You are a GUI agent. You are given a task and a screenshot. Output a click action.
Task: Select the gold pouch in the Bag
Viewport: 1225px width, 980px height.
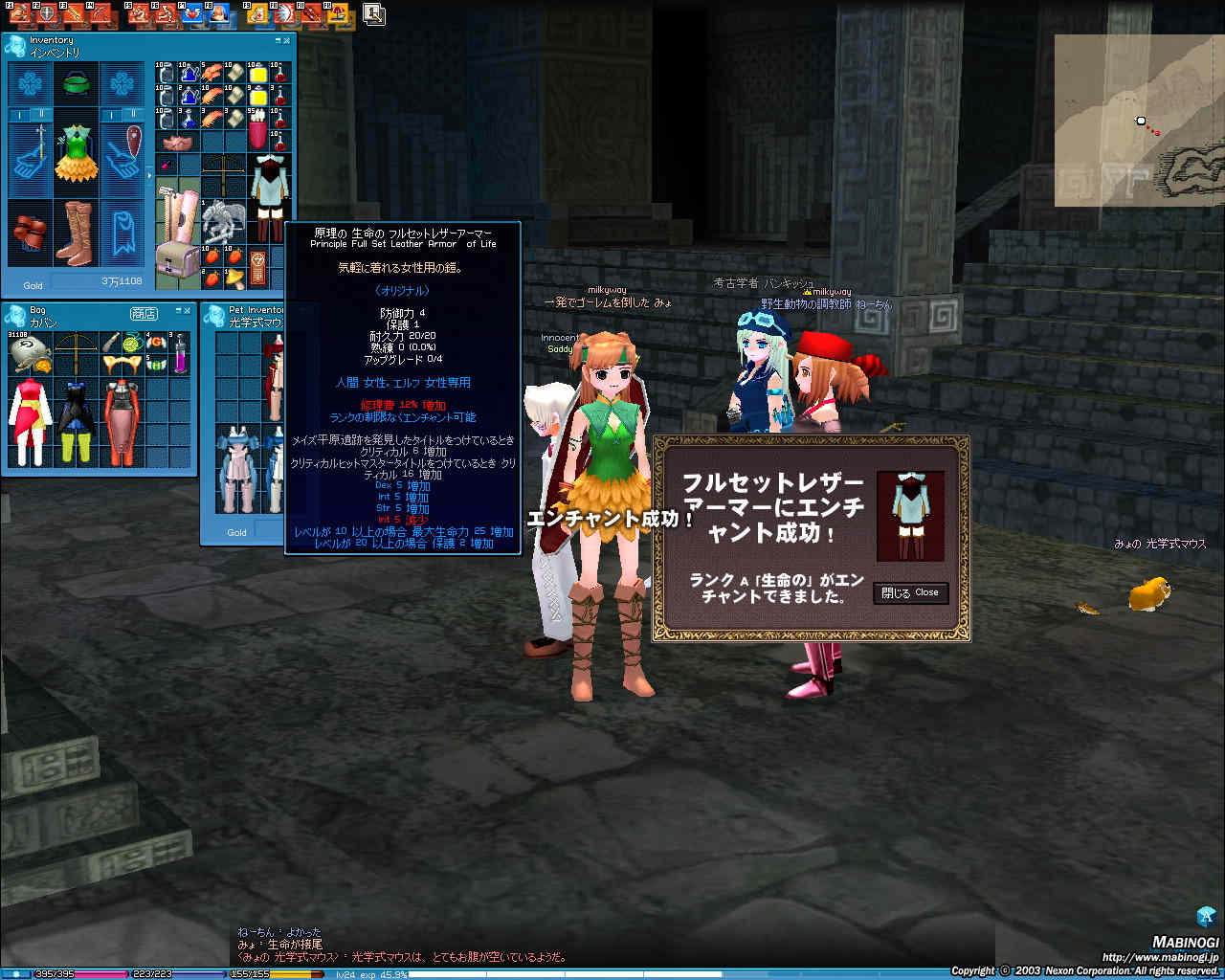click(29, 354)
